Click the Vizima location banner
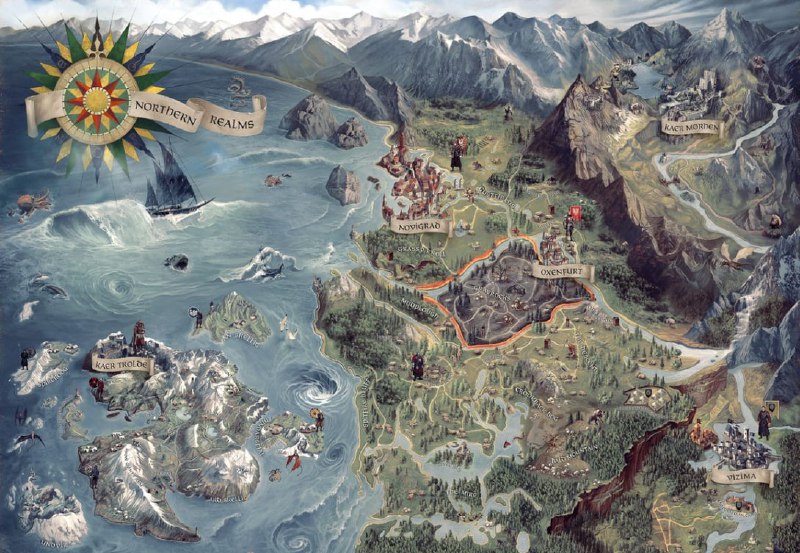The width and height of the screenshot is (800, 553). [741, 478]
